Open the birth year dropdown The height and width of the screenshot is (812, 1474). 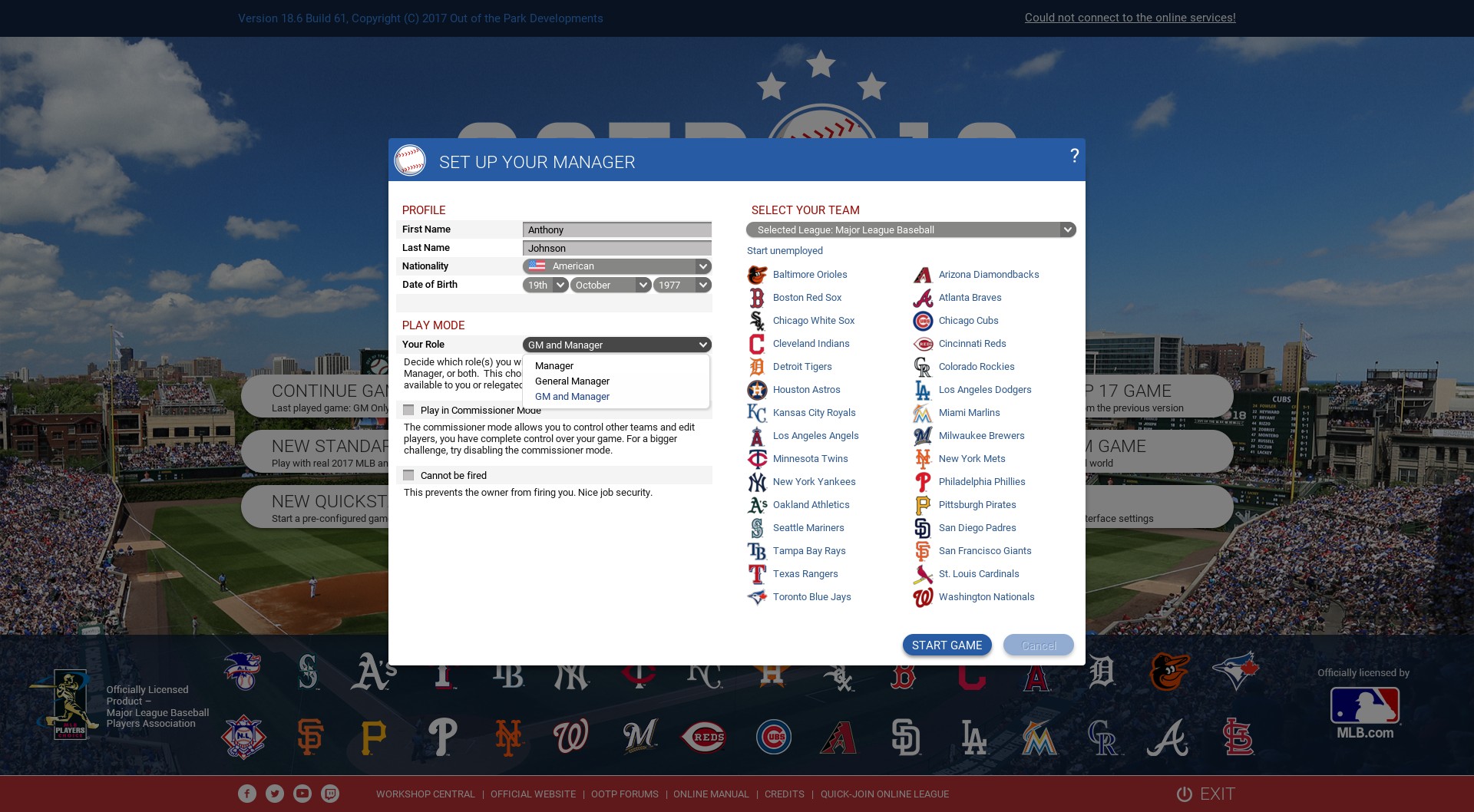[x=682, y=286]
